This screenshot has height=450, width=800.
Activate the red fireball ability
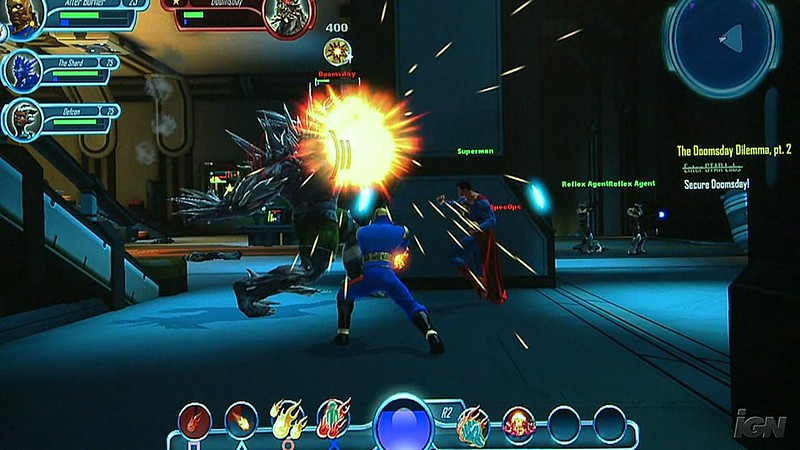pos(194,420)
